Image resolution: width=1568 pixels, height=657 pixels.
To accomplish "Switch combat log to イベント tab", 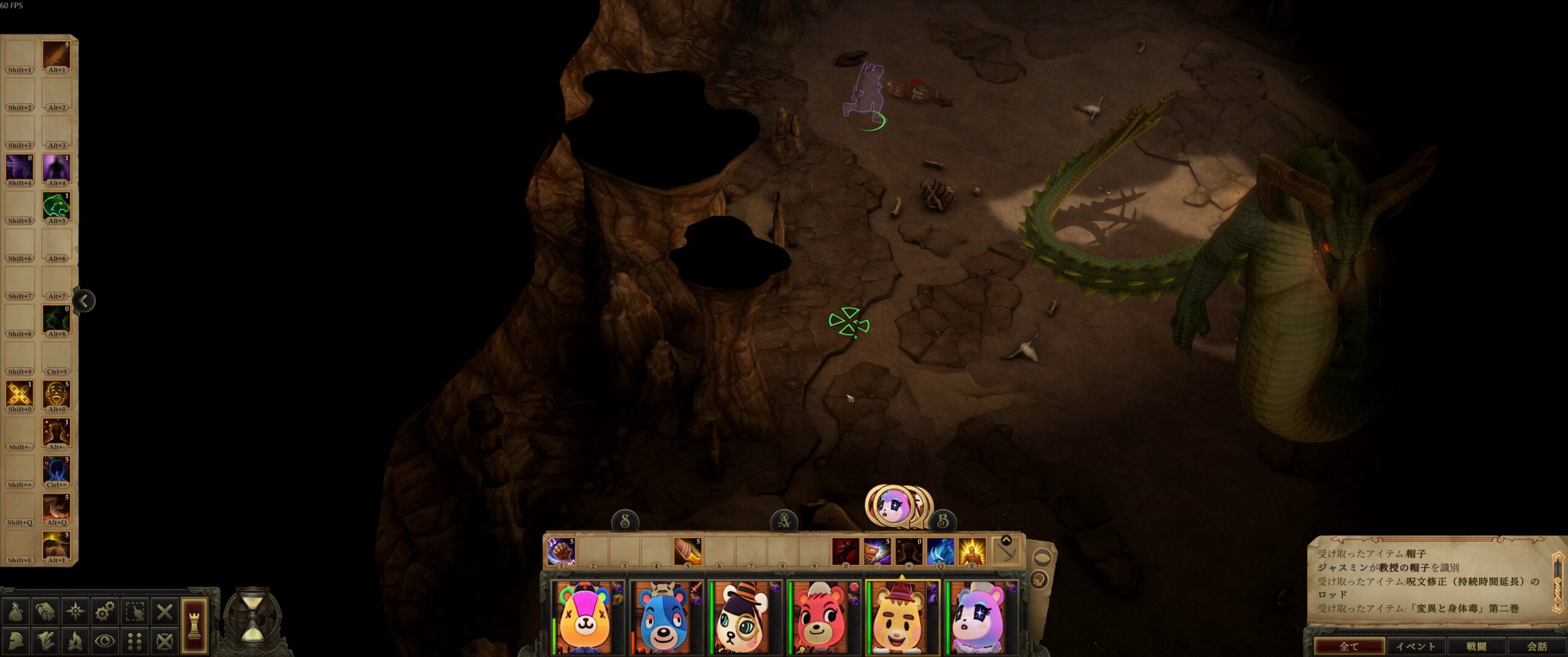I will click(x=1415, y=647).
